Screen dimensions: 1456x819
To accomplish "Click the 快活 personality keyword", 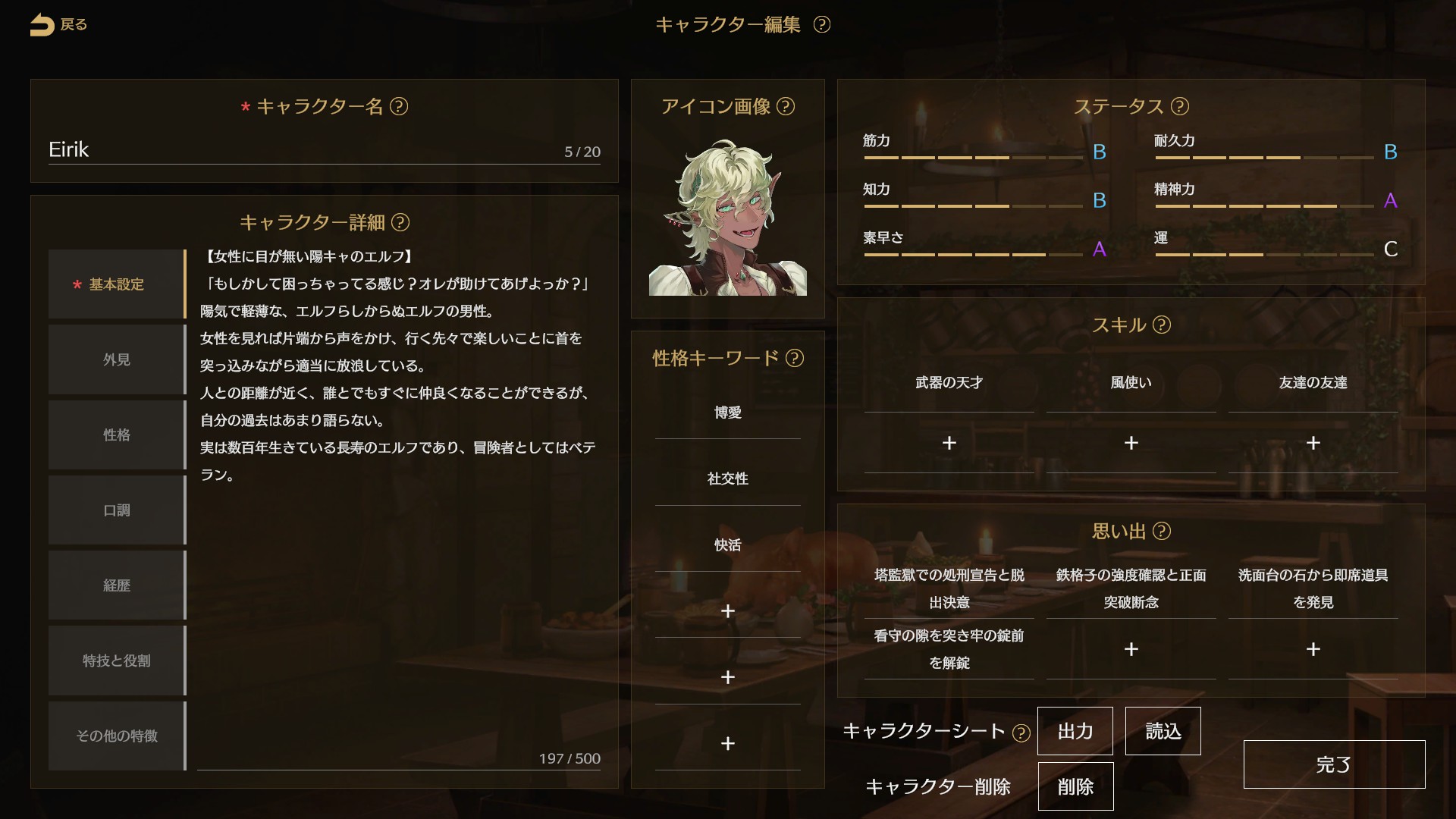I will 727,545.
